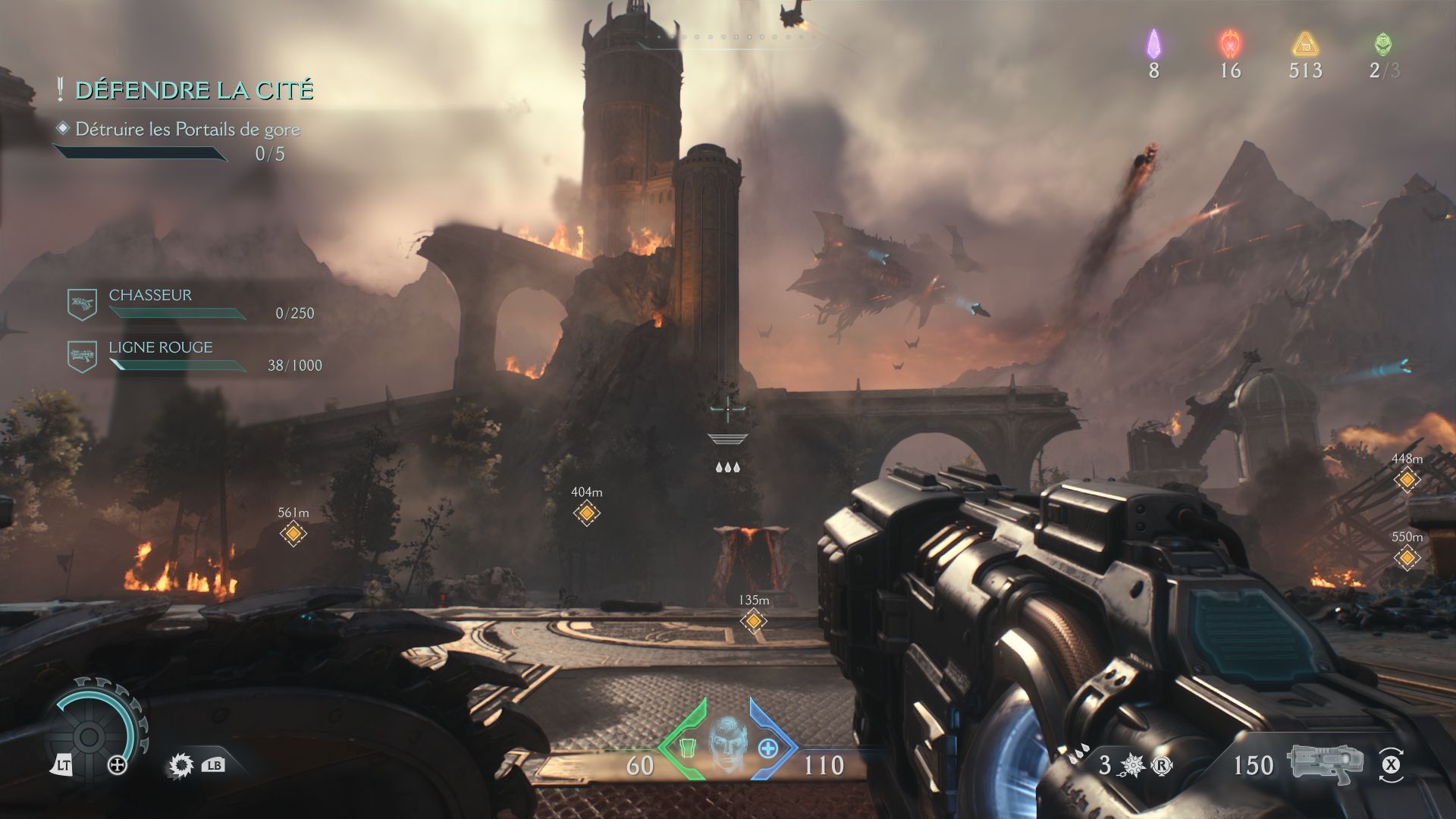This screenshot has width=1456, height=819.
Task: Click the circular shield gauge
Action: click(x=89, y=735)
